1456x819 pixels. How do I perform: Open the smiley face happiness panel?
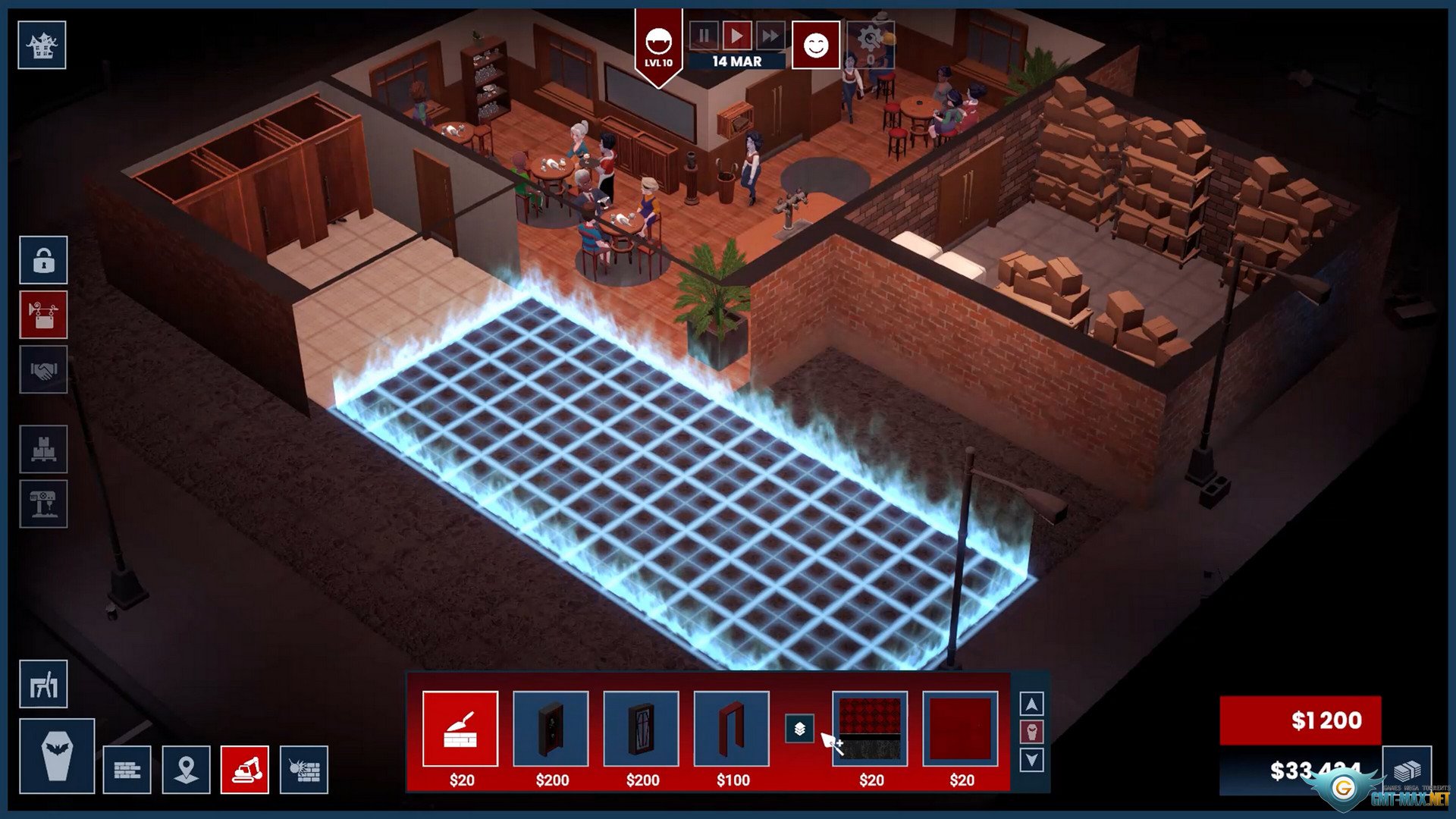(816, 45)
